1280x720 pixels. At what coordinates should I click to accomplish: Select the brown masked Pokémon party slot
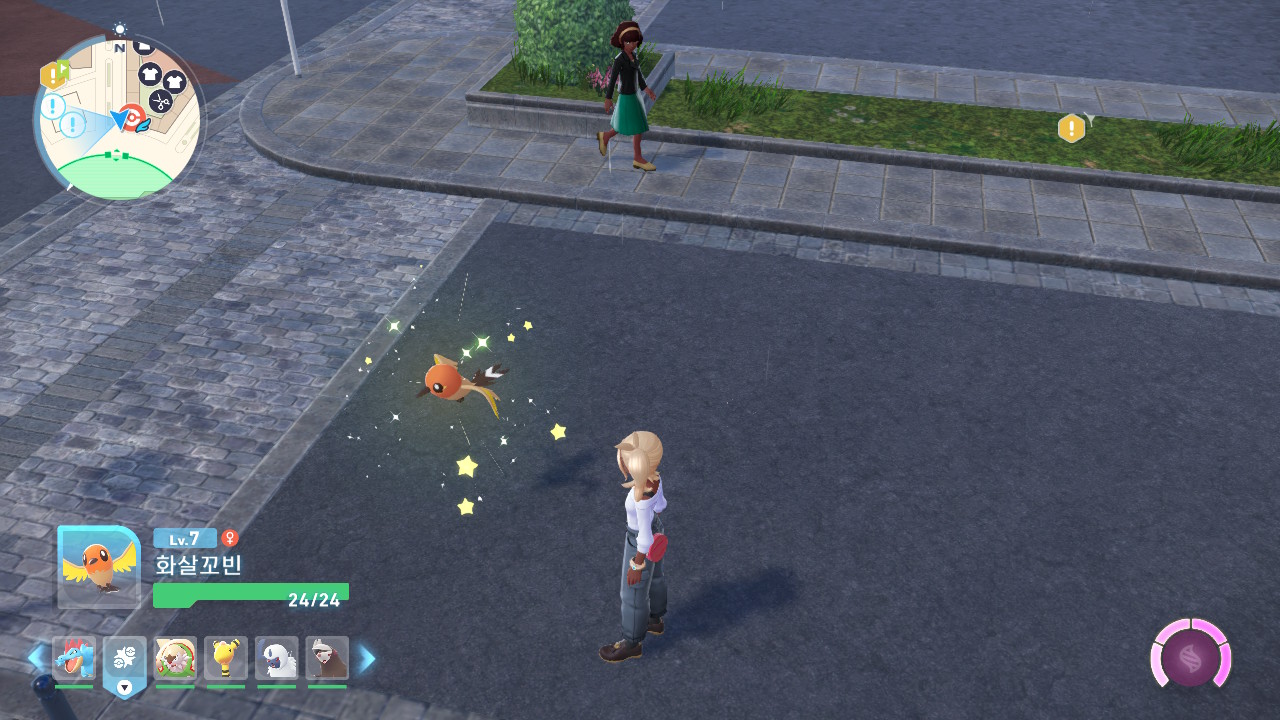pyautogui.click(x=327, y=659)
